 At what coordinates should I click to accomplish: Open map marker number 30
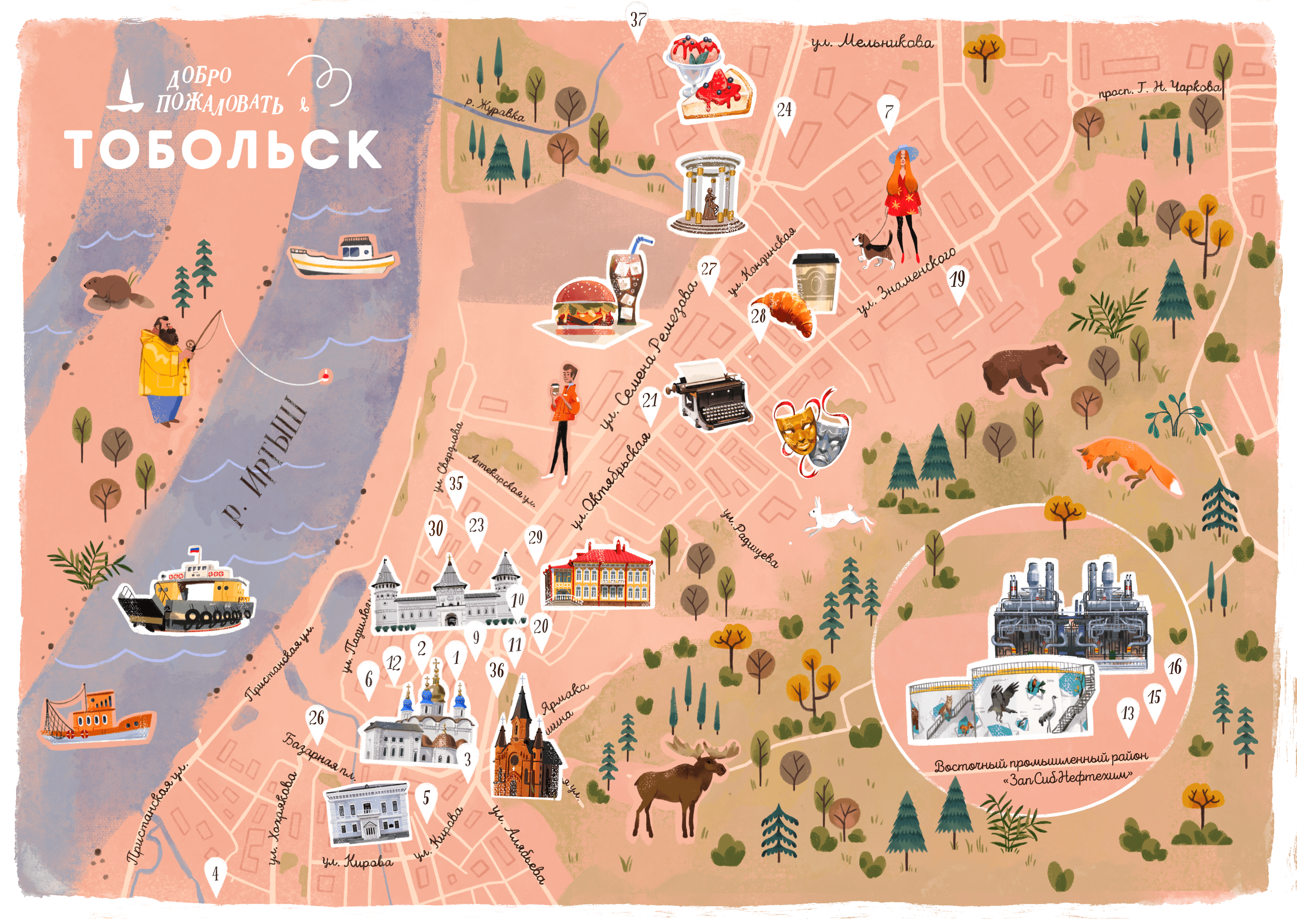(x=436, y=532)
